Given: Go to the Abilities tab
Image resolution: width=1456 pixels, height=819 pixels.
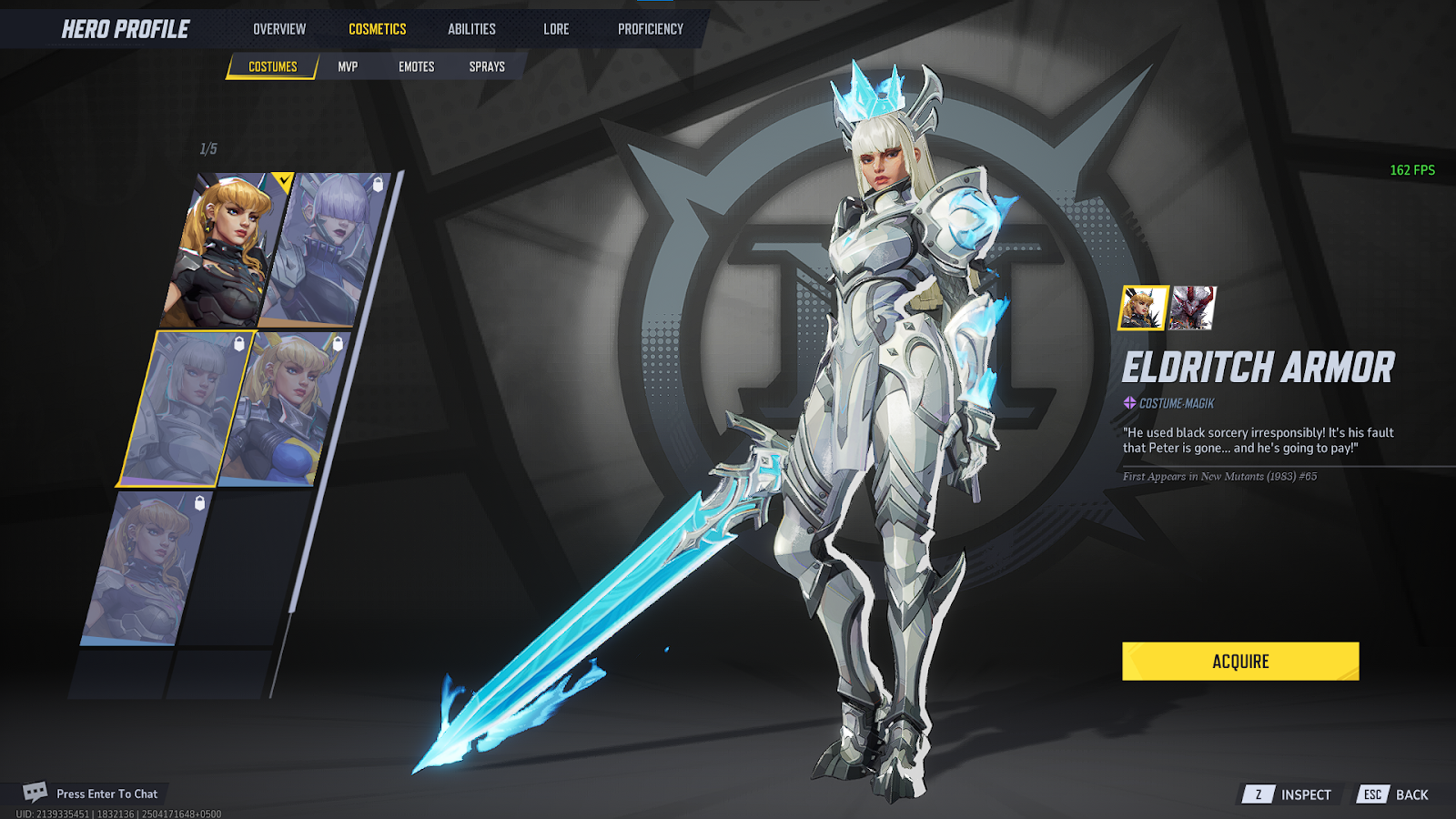Looking at the screenshot, I should [x=471, y=29].
